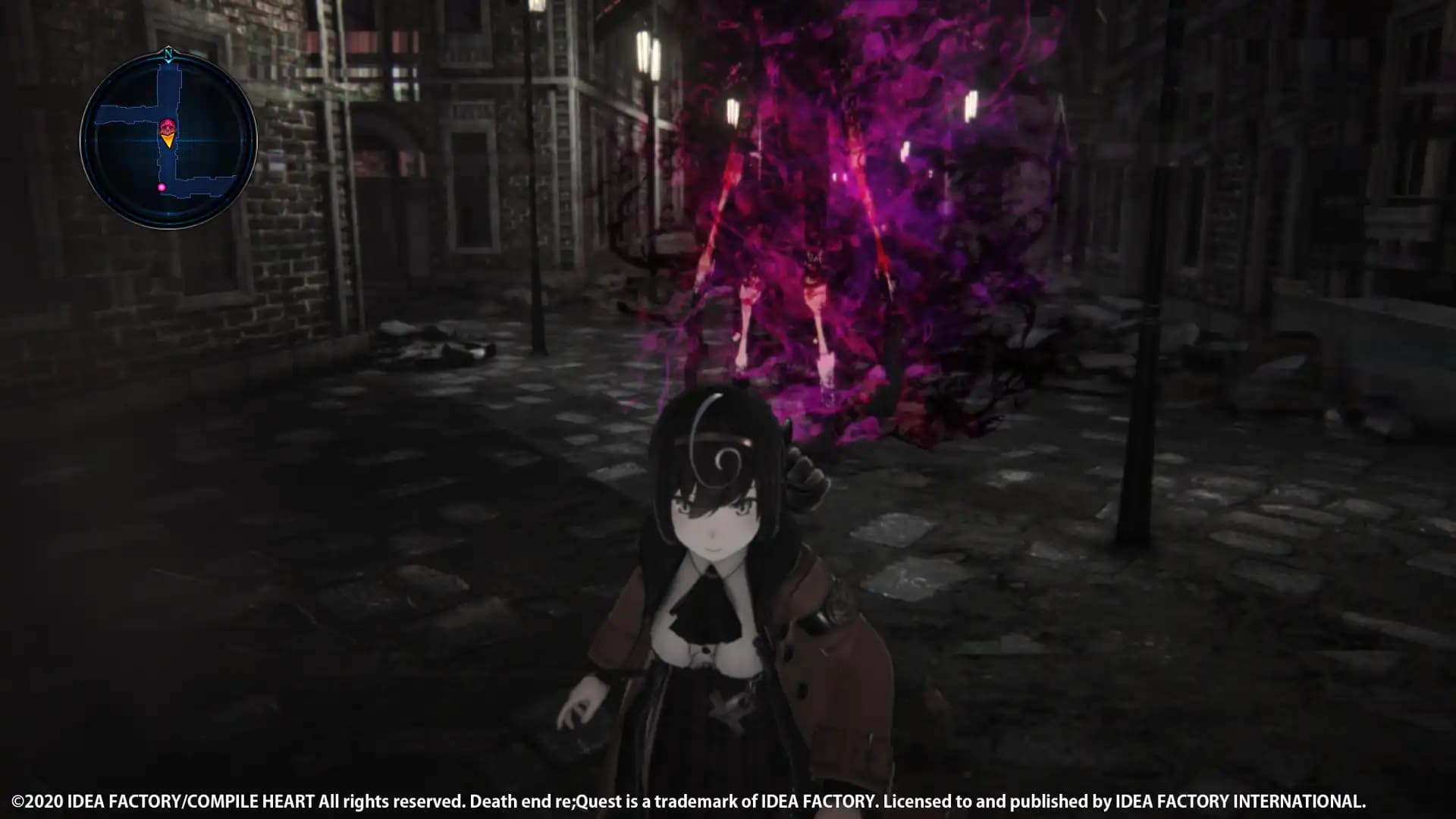1456x819 pixels.
Task: Click the pink waypoint dot on the minimap
Action: coord(162,187)
